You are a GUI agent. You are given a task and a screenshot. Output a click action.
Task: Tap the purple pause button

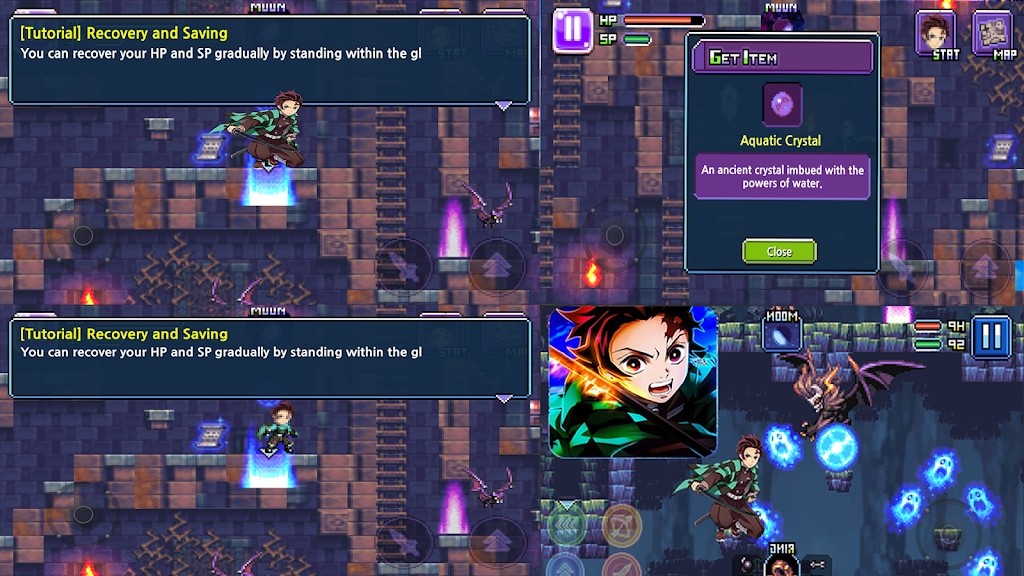click(x=572, y=29)
